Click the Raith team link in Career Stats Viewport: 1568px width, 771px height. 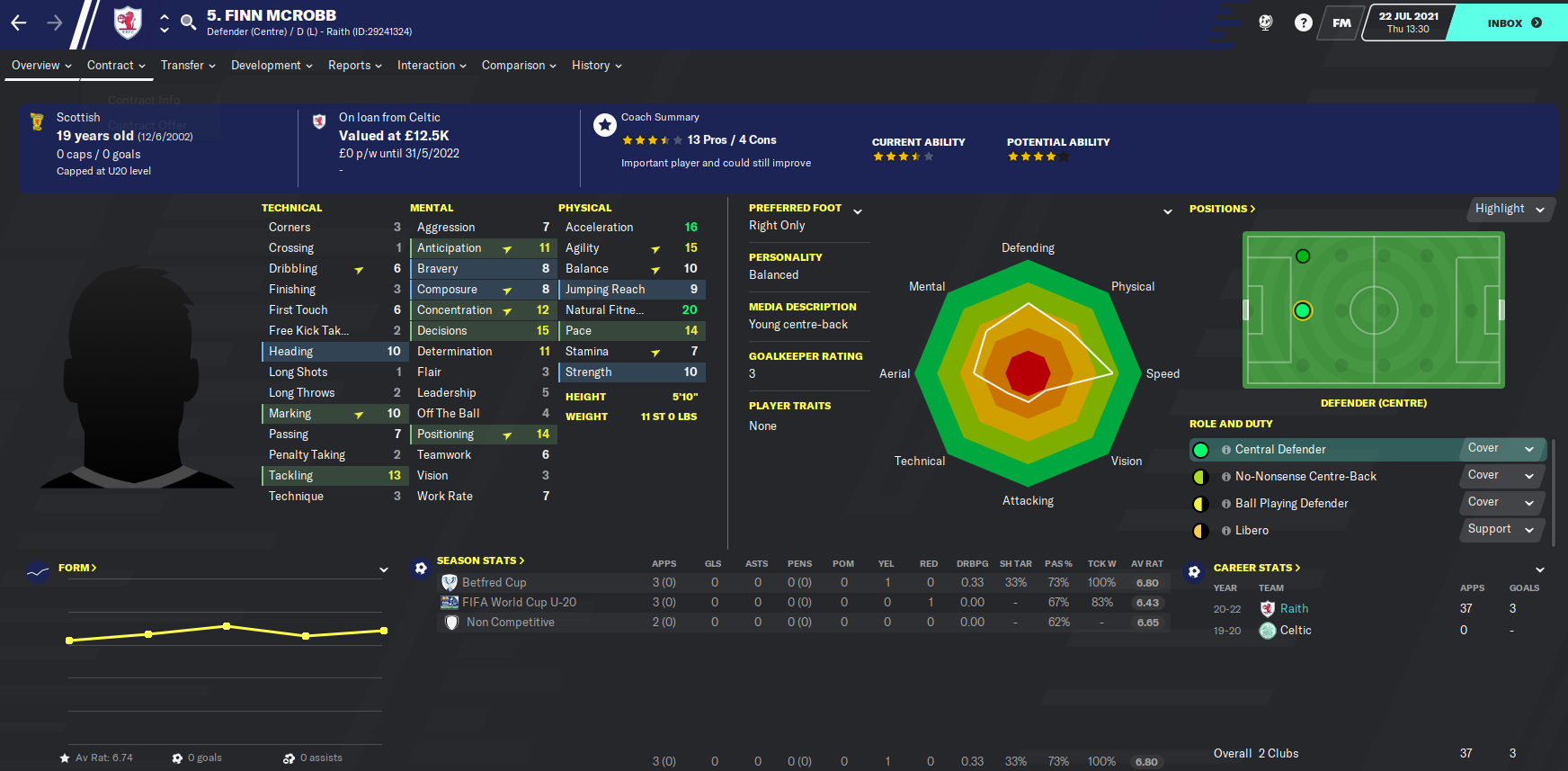click(x=1293, y=608)
